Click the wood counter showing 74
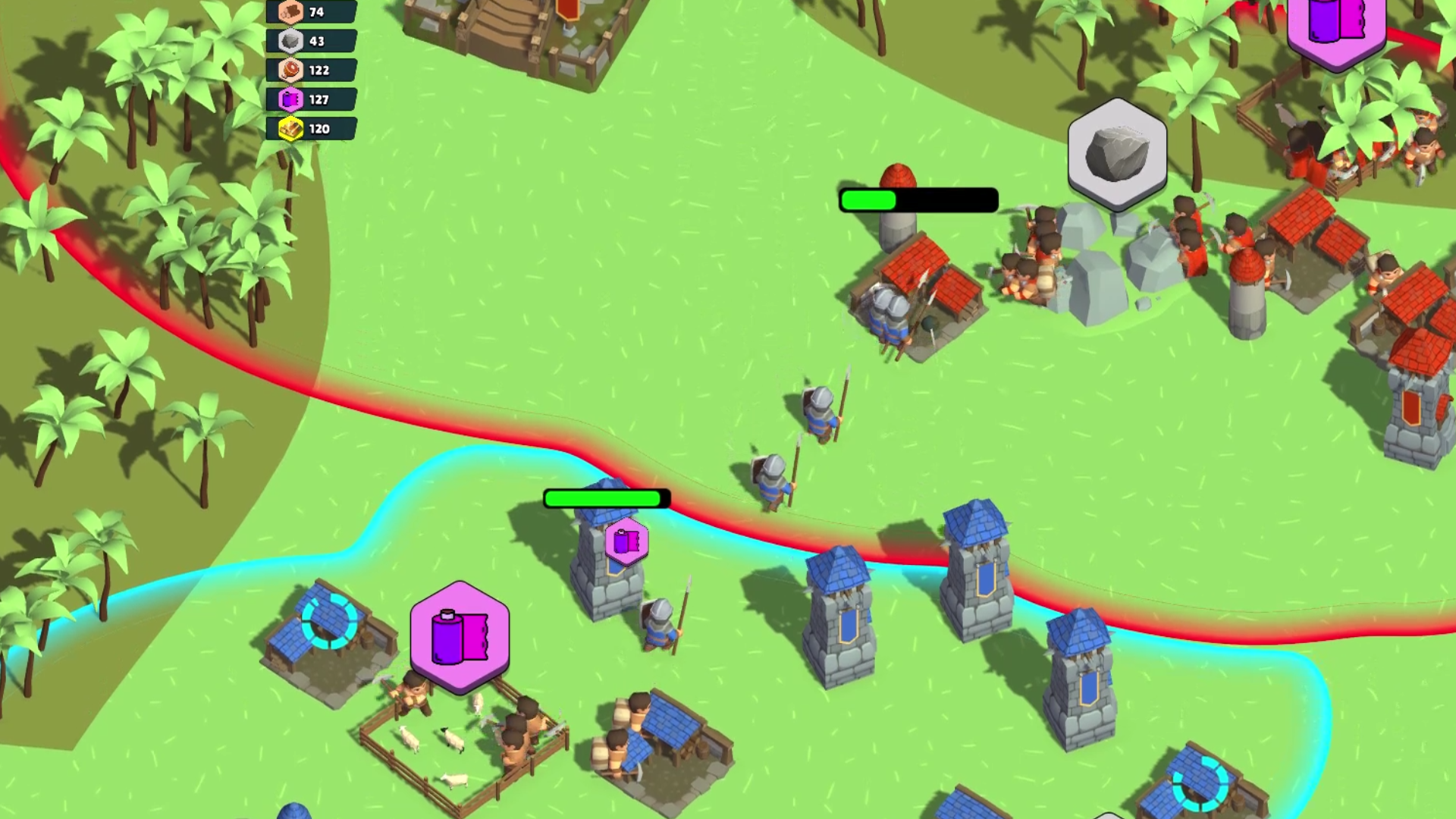1456x819 pixels. coord(318,12)
